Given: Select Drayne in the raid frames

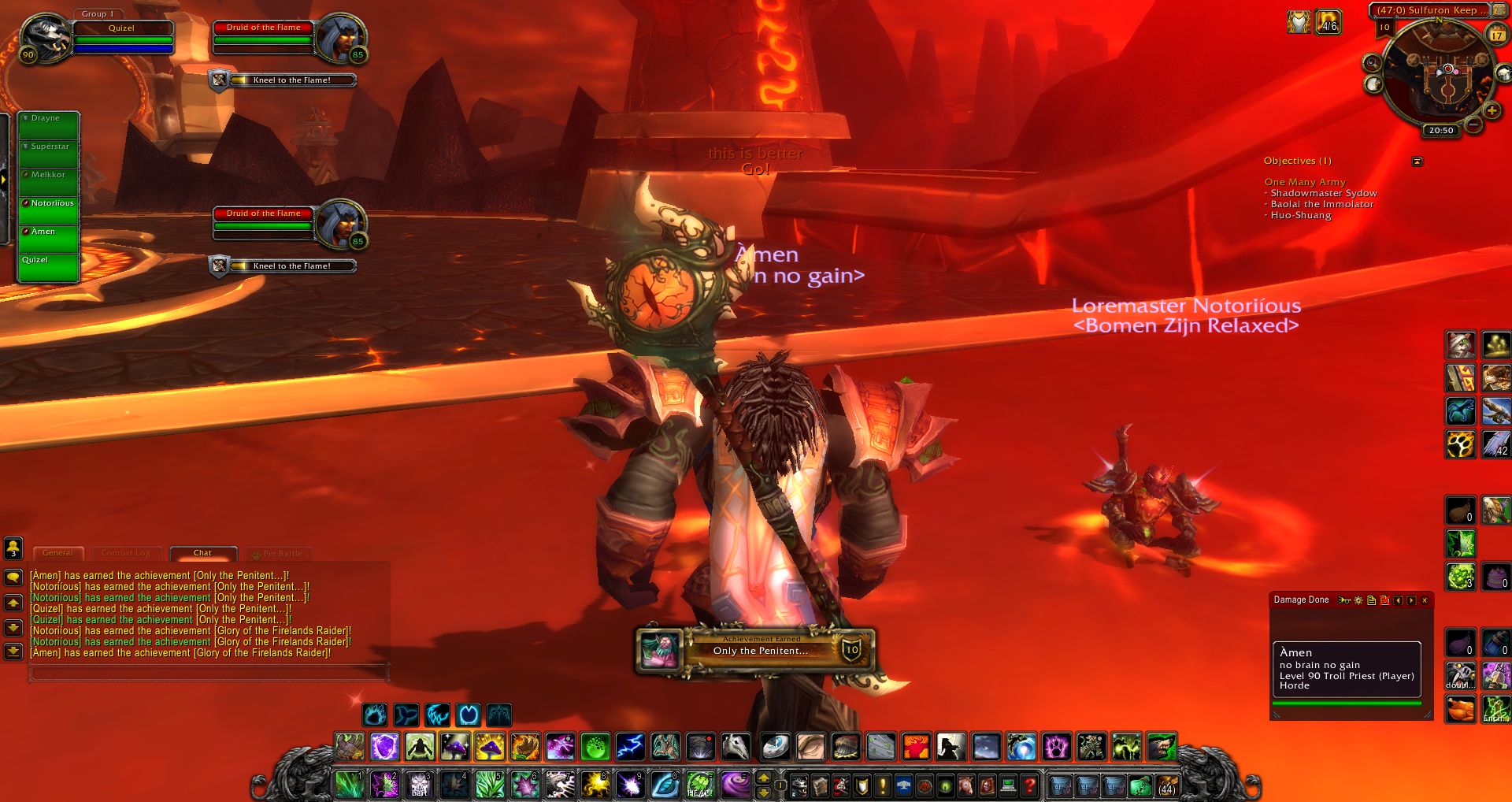Looking at the screenshot, I should pyautogui.click(x=49, y=124).
